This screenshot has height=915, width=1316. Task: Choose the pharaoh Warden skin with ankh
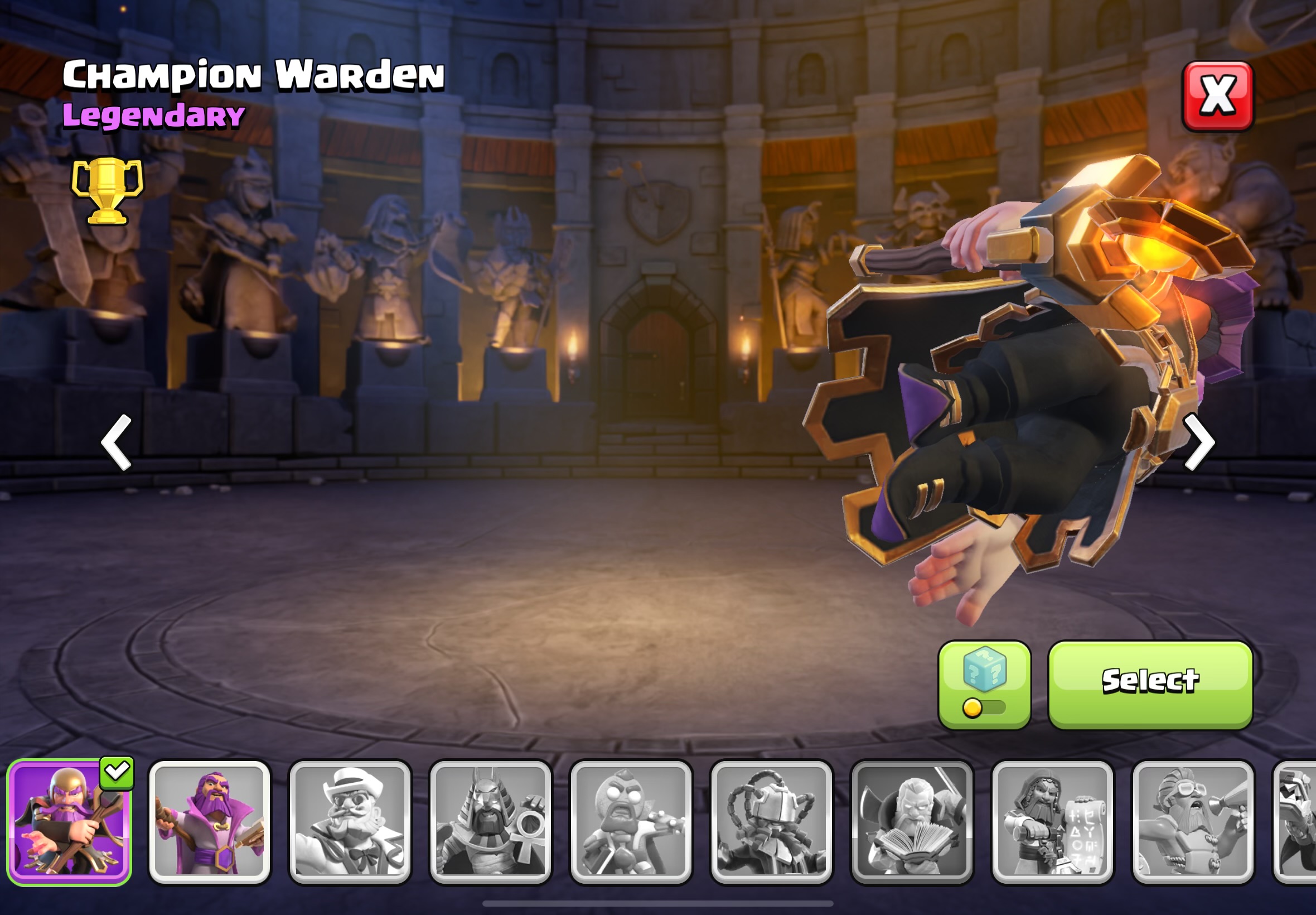coord(490,822)
